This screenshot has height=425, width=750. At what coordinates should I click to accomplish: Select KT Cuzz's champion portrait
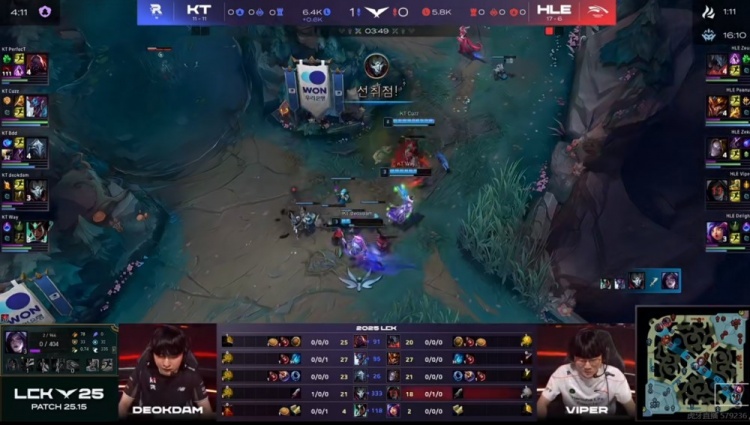coord(36,106)
